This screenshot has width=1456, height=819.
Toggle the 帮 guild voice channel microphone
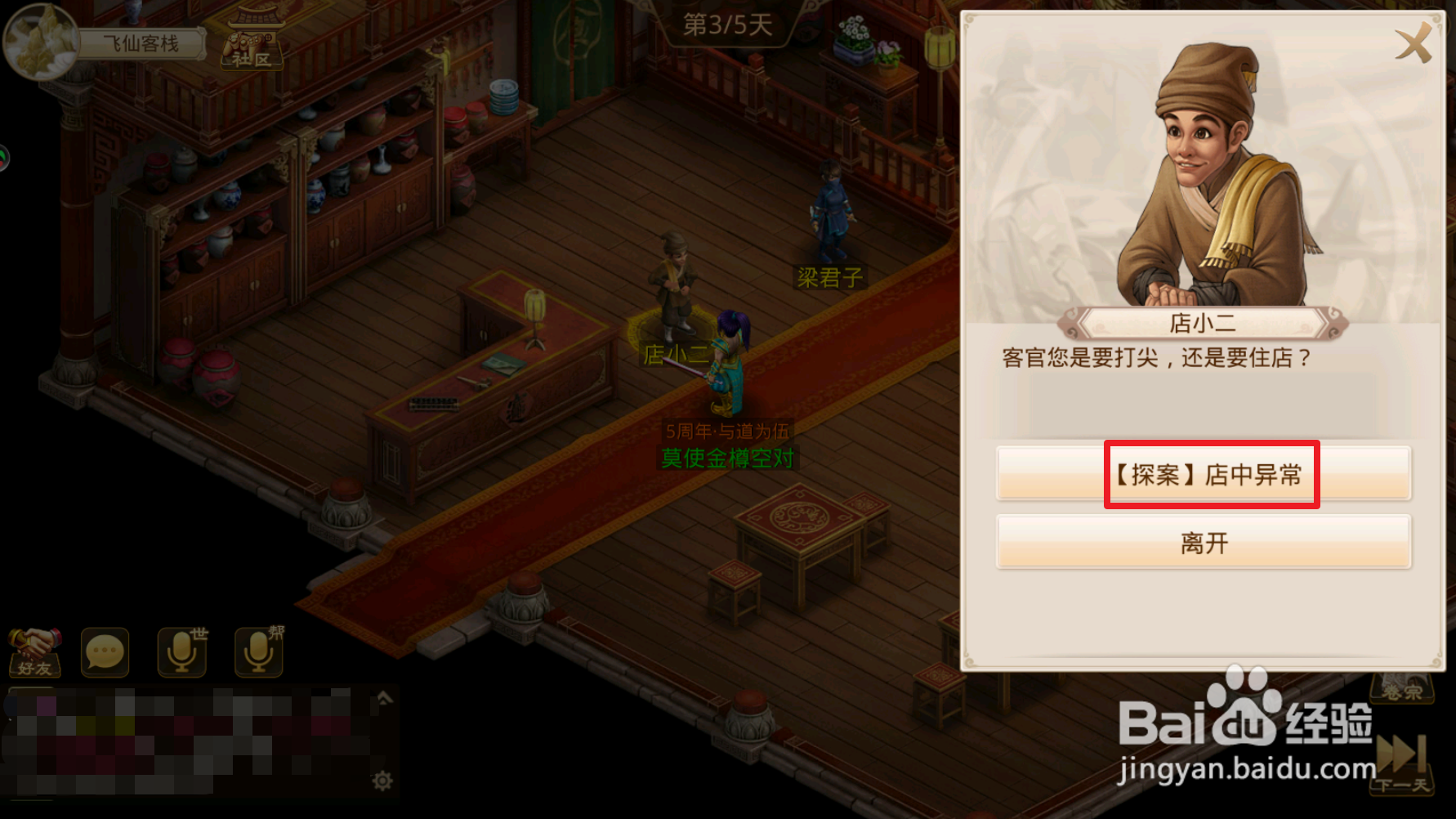(258, 651)
